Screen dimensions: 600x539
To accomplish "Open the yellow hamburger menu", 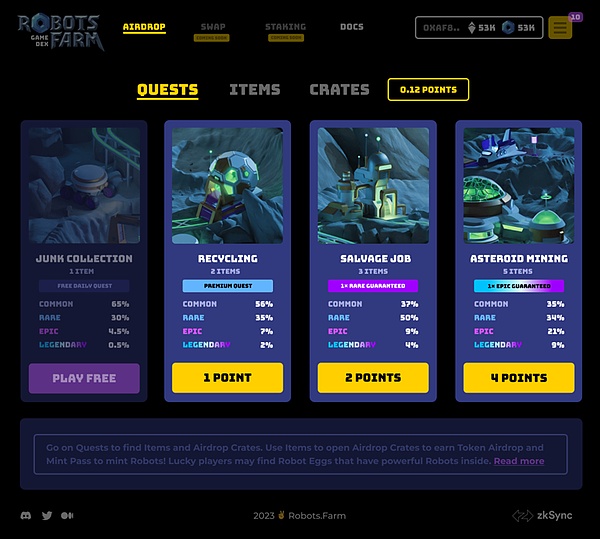I will tap(560, 28).
